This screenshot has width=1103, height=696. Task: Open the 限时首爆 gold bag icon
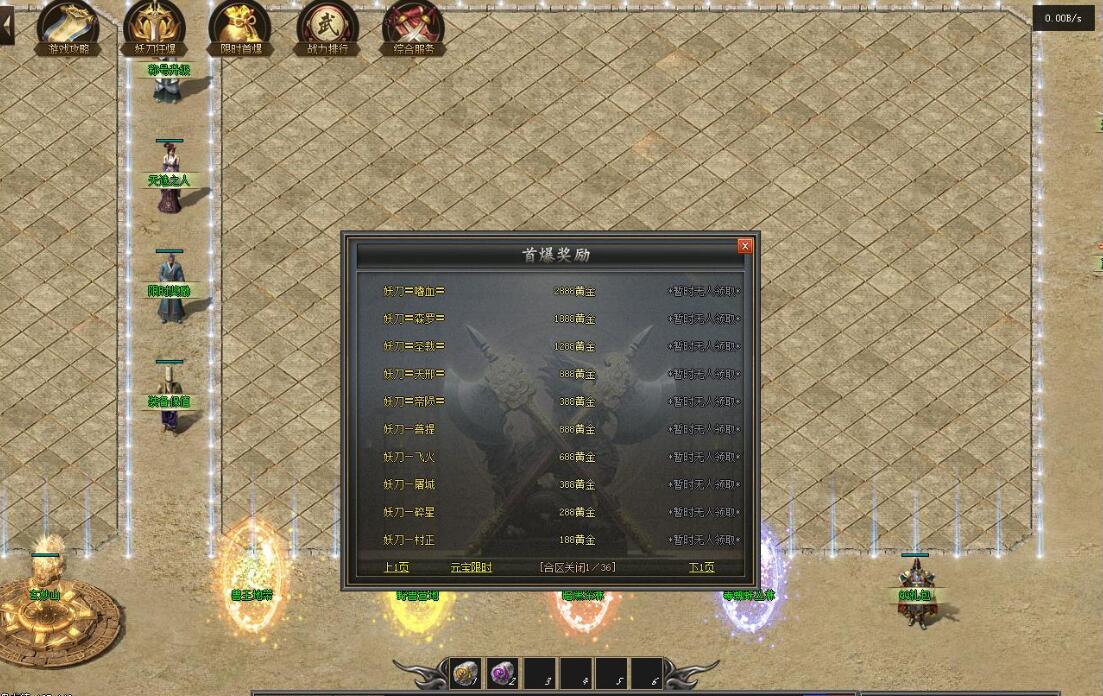tap(240, 25)
